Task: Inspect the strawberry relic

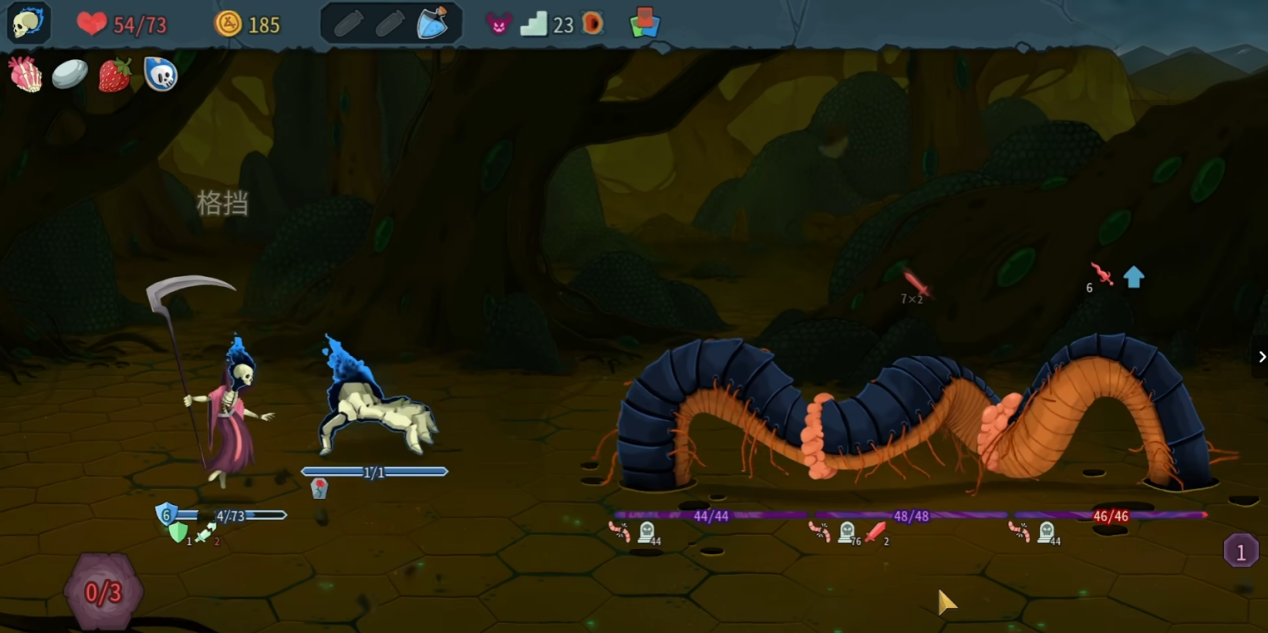Action: [114, 75]
